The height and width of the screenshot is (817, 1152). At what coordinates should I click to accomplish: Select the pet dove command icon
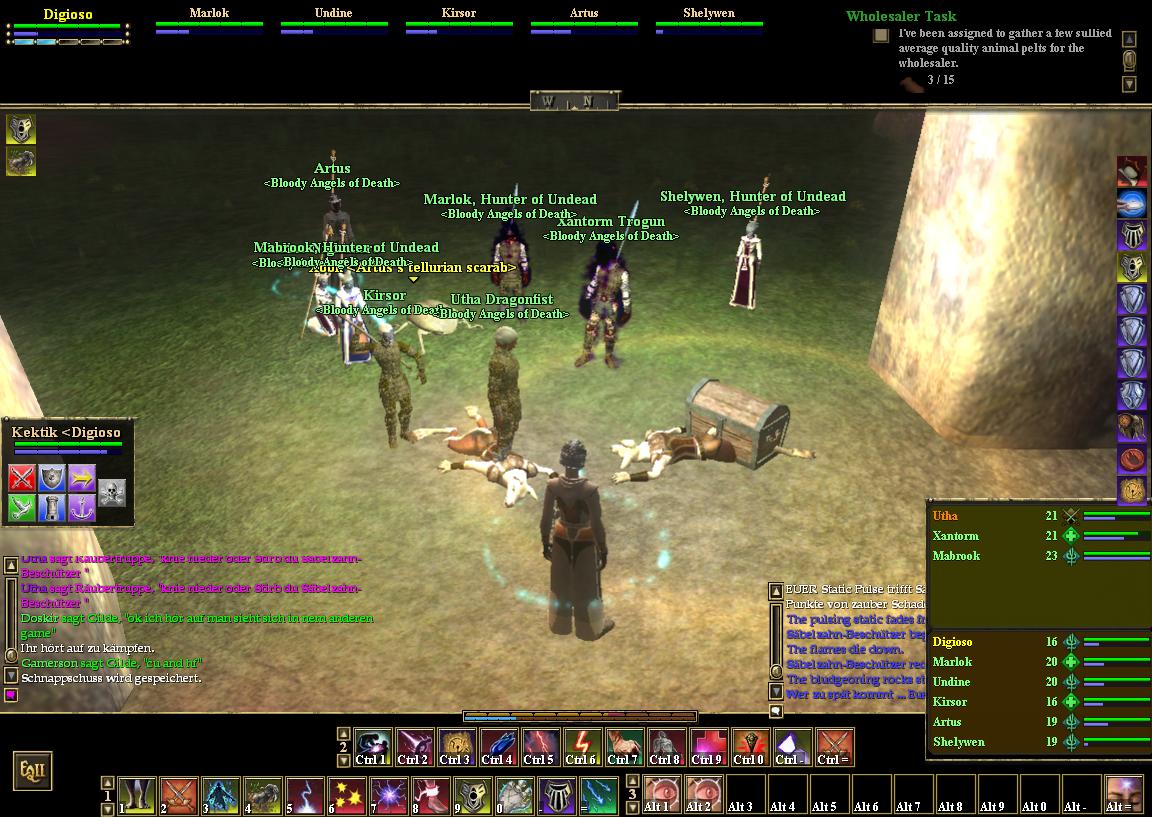pos(22,507)
